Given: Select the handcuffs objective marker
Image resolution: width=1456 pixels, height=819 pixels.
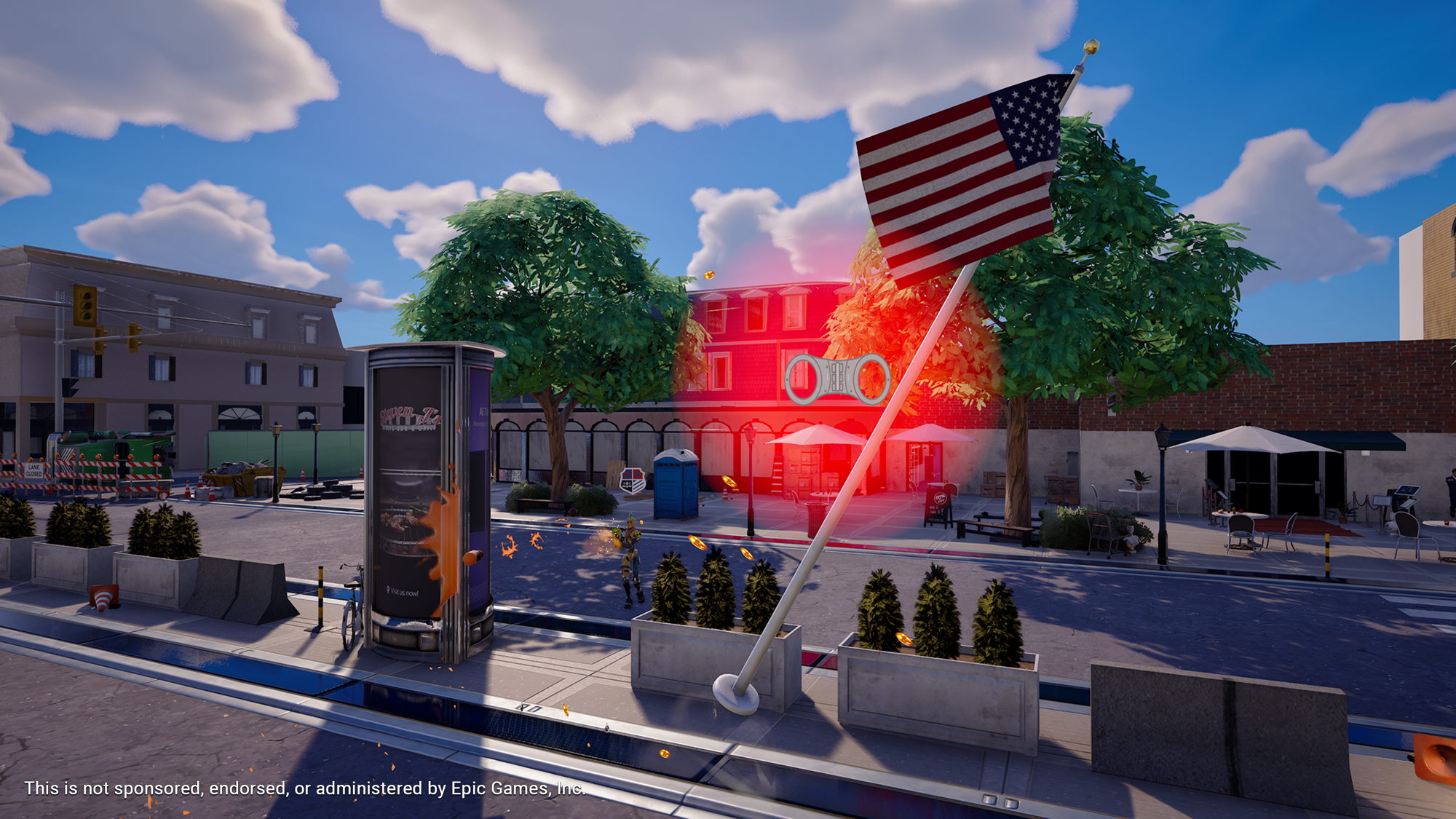Looking at the screenshot, I should tap(836, 379).
